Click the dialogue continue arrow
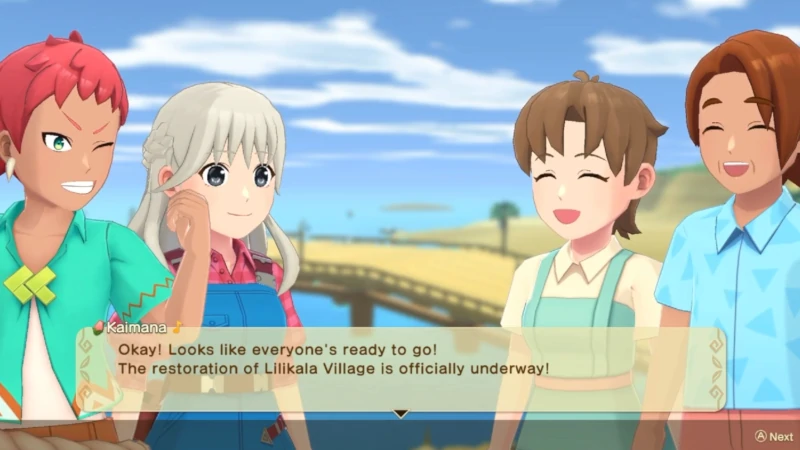The height and width of the screenshot is (450, 800). coord(401,412)
